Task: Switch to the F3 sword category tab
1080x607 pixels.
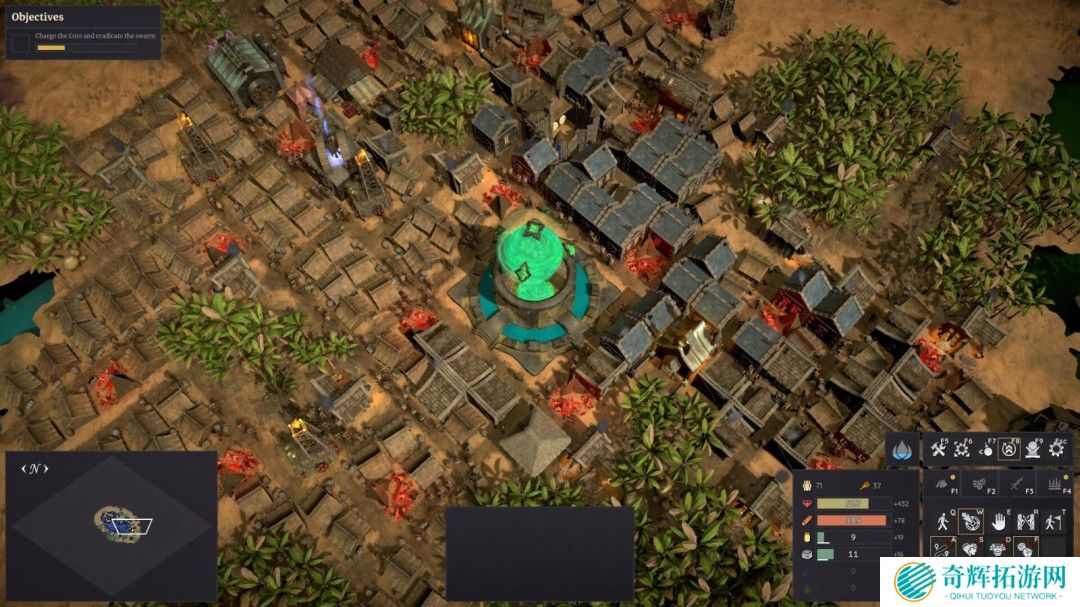Action: point(1016,484)
